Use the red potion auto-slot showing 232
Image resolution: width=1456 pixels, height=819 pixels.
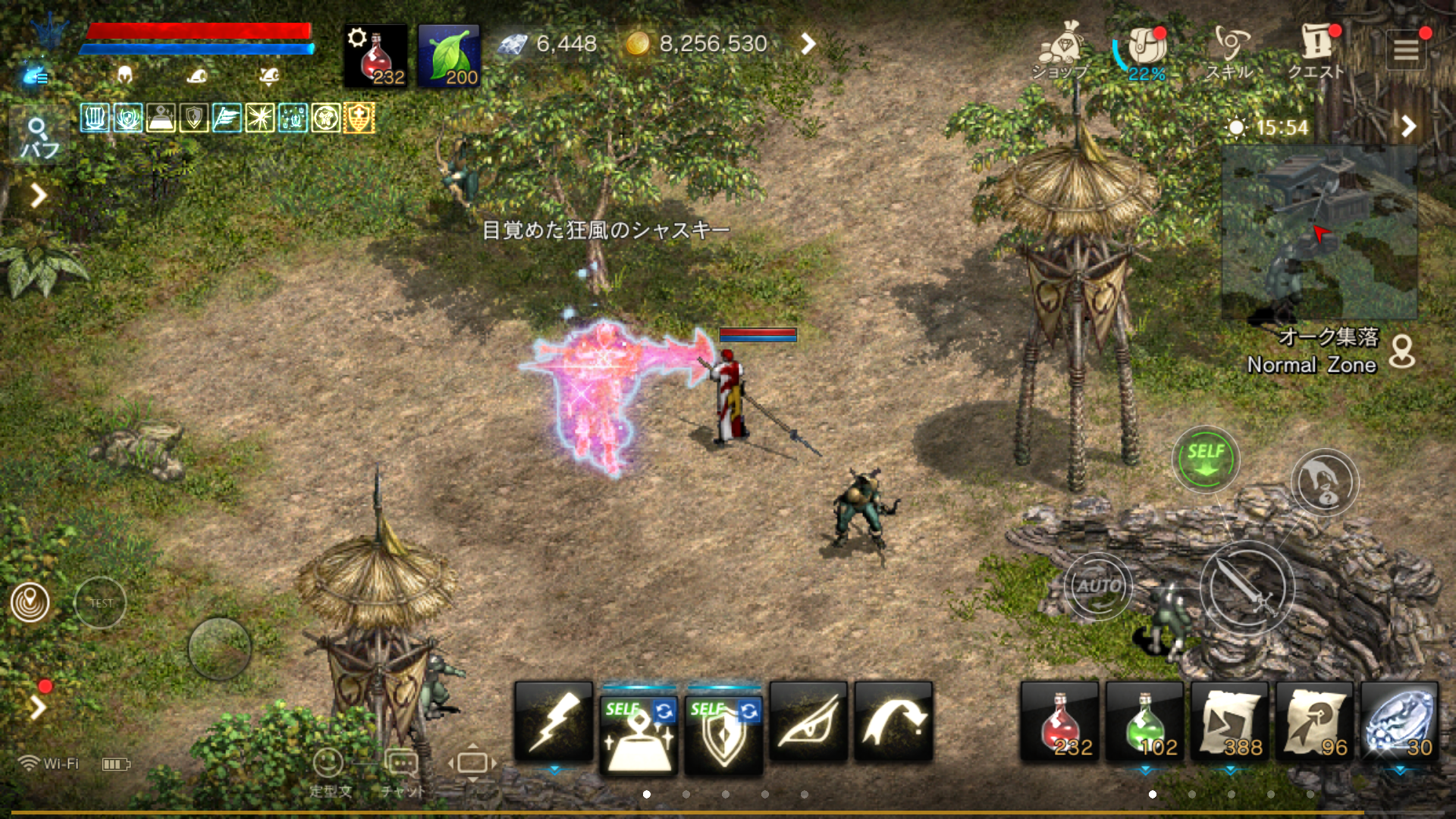click(375, 56)
